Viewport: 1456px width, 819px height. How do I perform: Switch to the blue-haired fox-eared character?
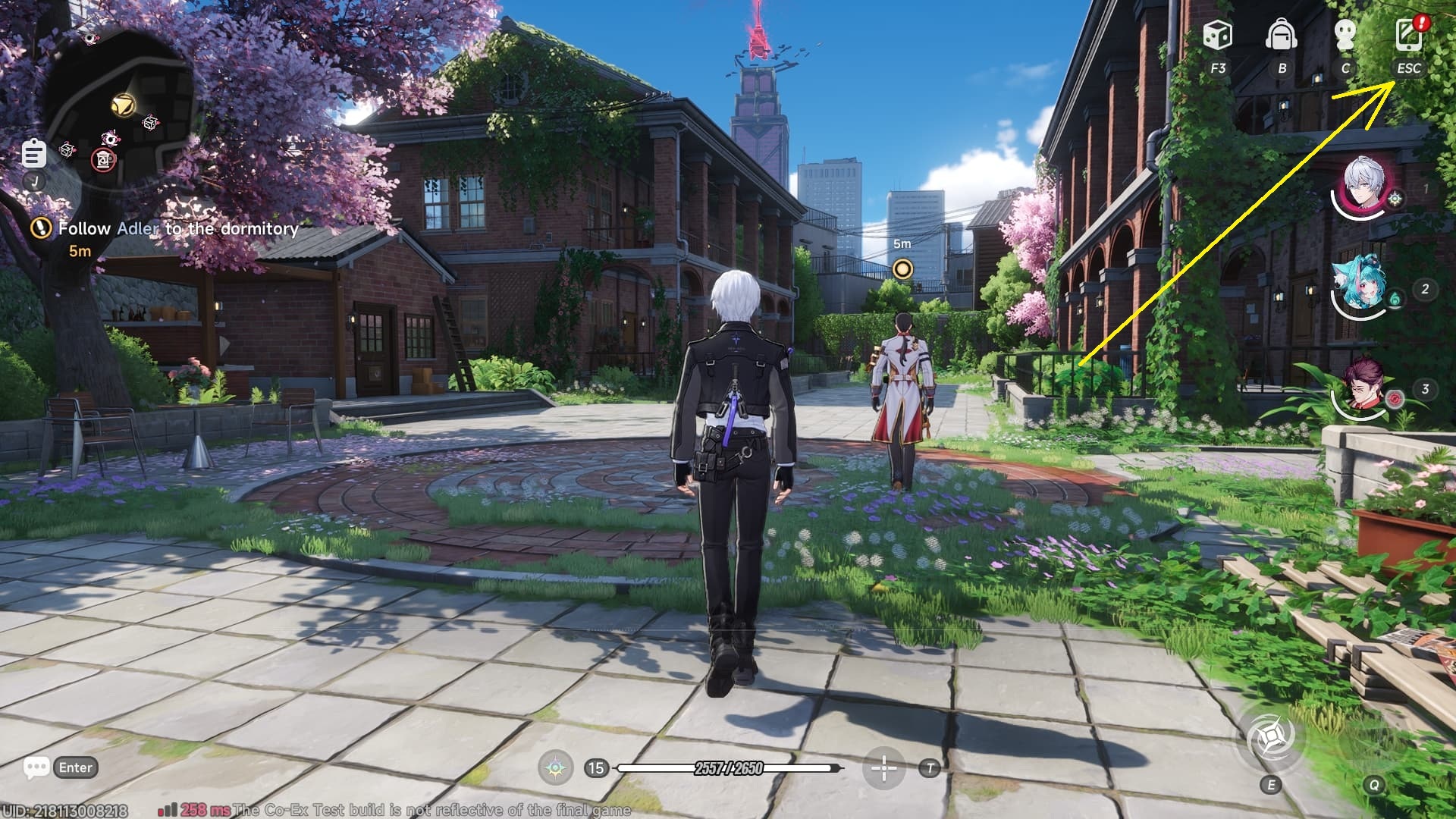coord(1358,287)
